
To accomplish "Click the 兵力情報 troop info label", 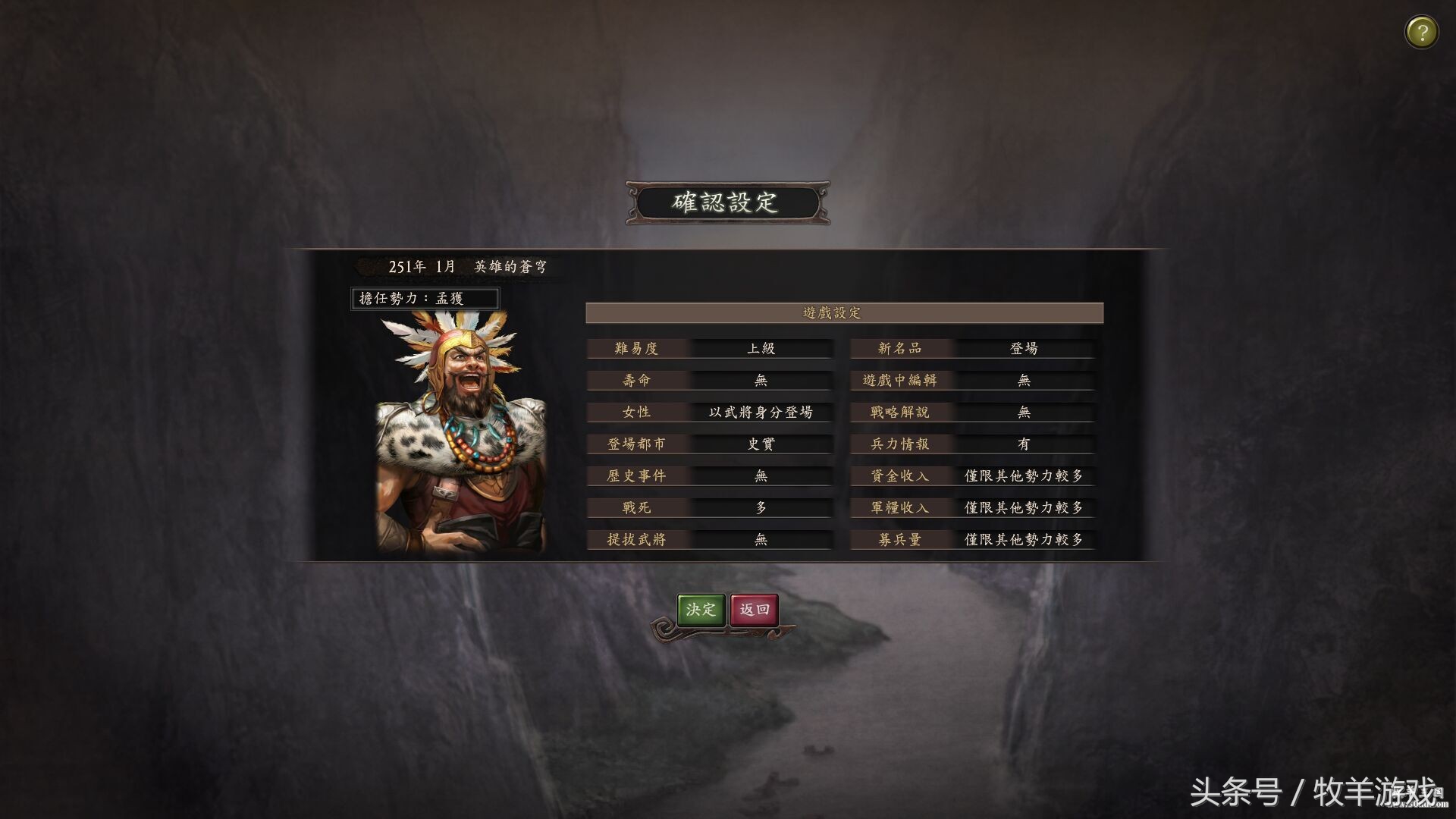I will (x=902, y=444).
